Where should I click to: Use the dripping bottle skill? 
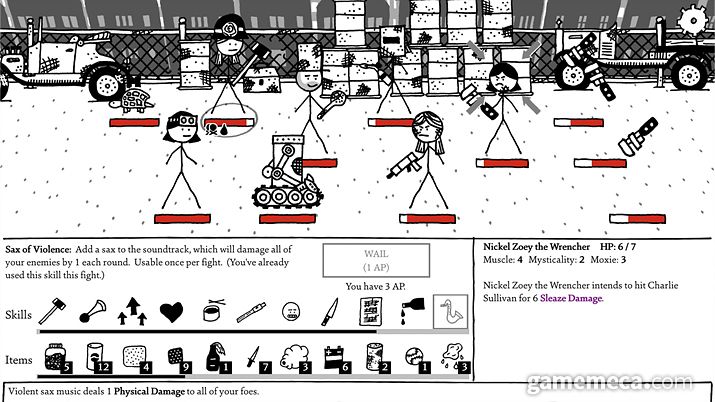coord(413,311)
